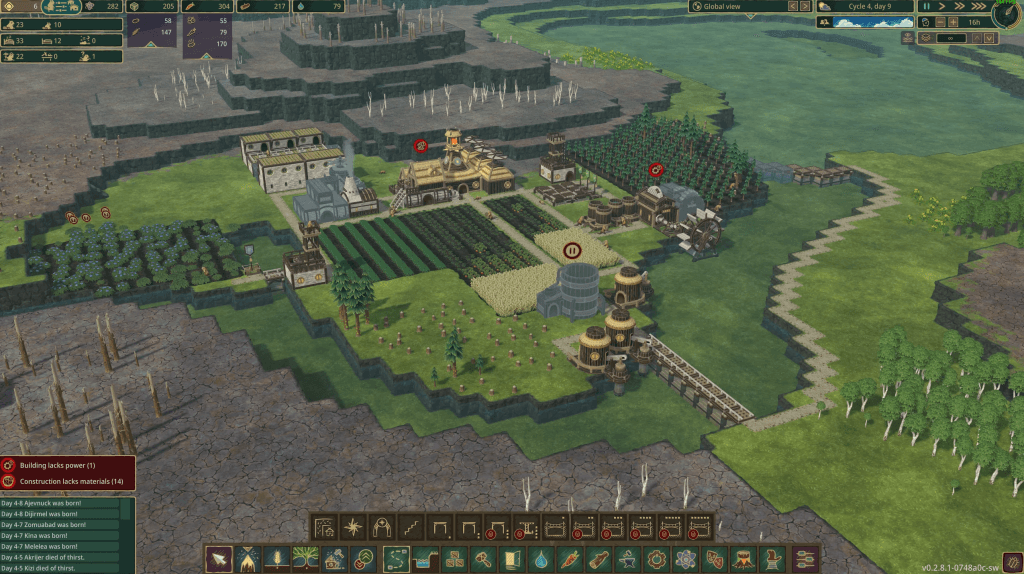Image resolution: width=1024 pixels, height=574 pixels.
Task: Open the paths and structures category
Action: 396,559
